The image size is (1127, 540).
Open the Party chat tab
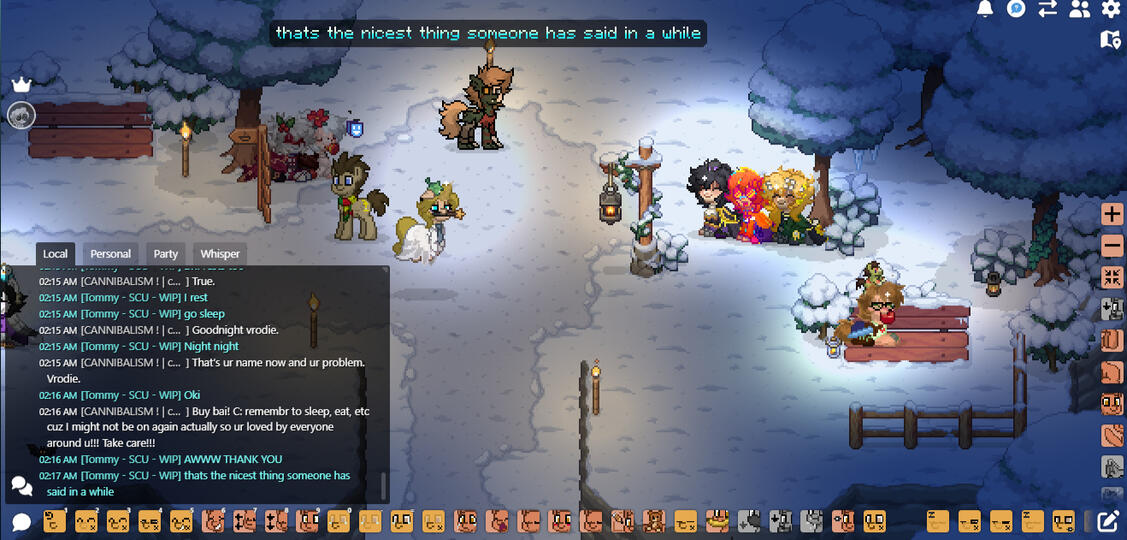point(166,254)
